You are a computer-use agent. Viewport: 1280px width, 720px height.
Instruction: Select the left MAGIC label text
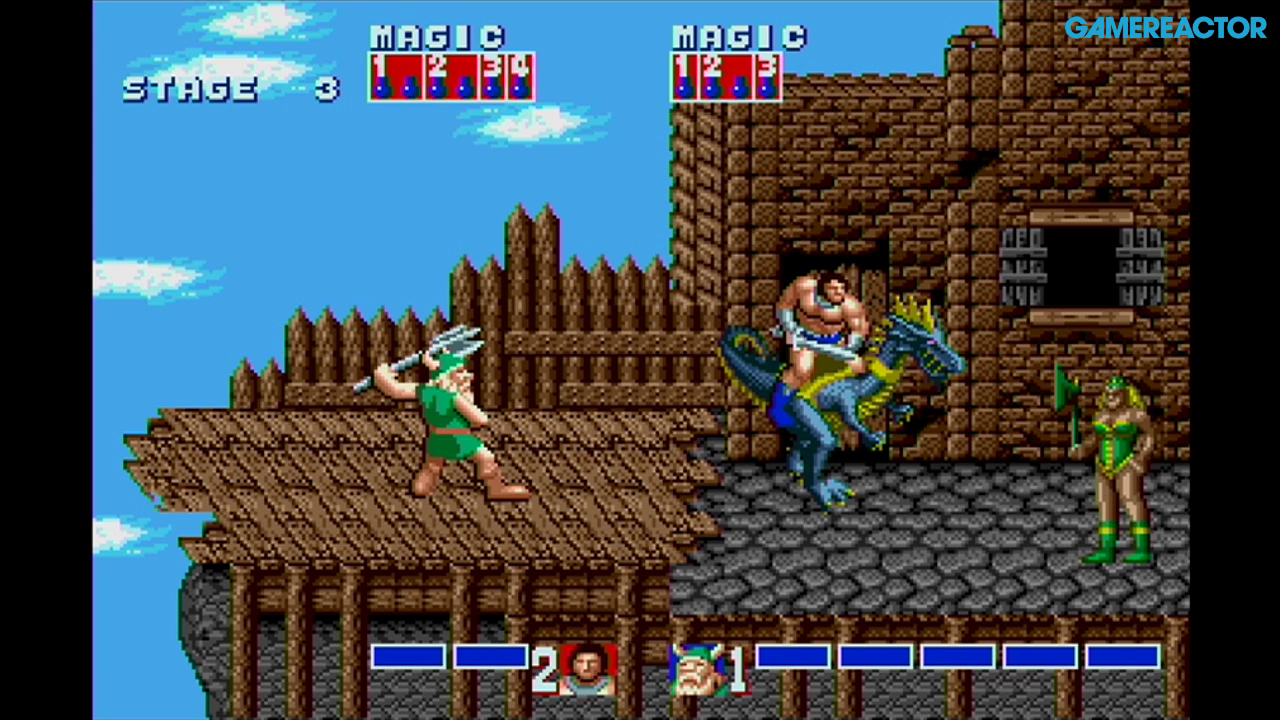437,37
